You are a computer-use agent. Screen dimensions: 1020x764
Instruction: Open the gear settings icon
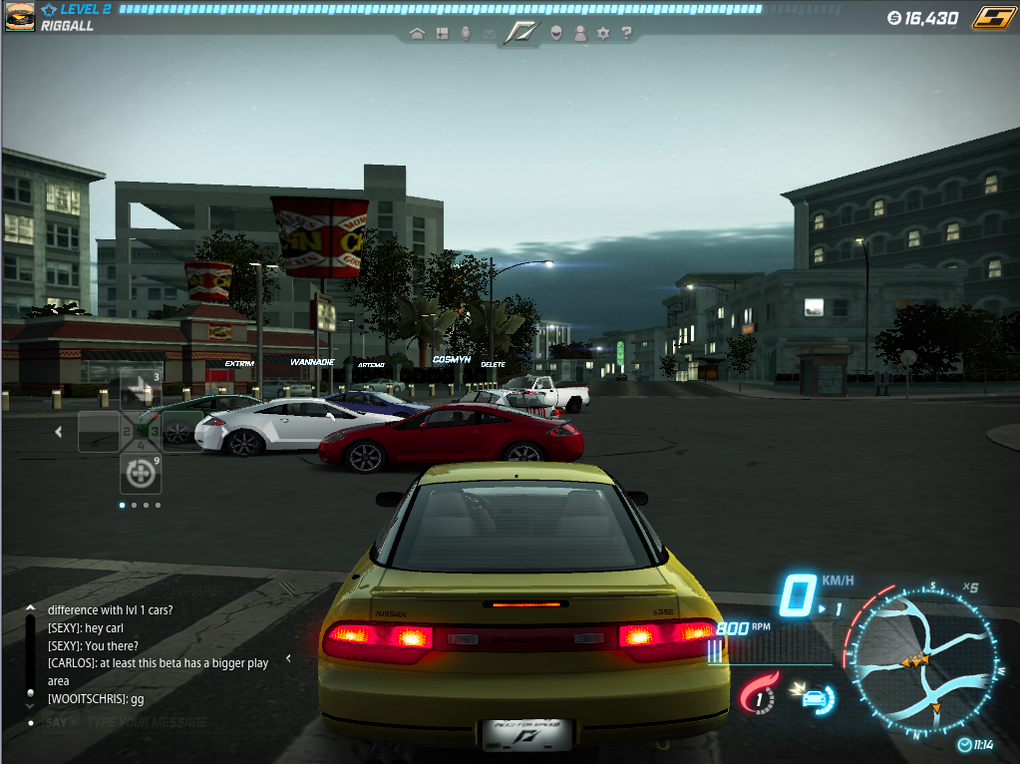click(603, 33)
